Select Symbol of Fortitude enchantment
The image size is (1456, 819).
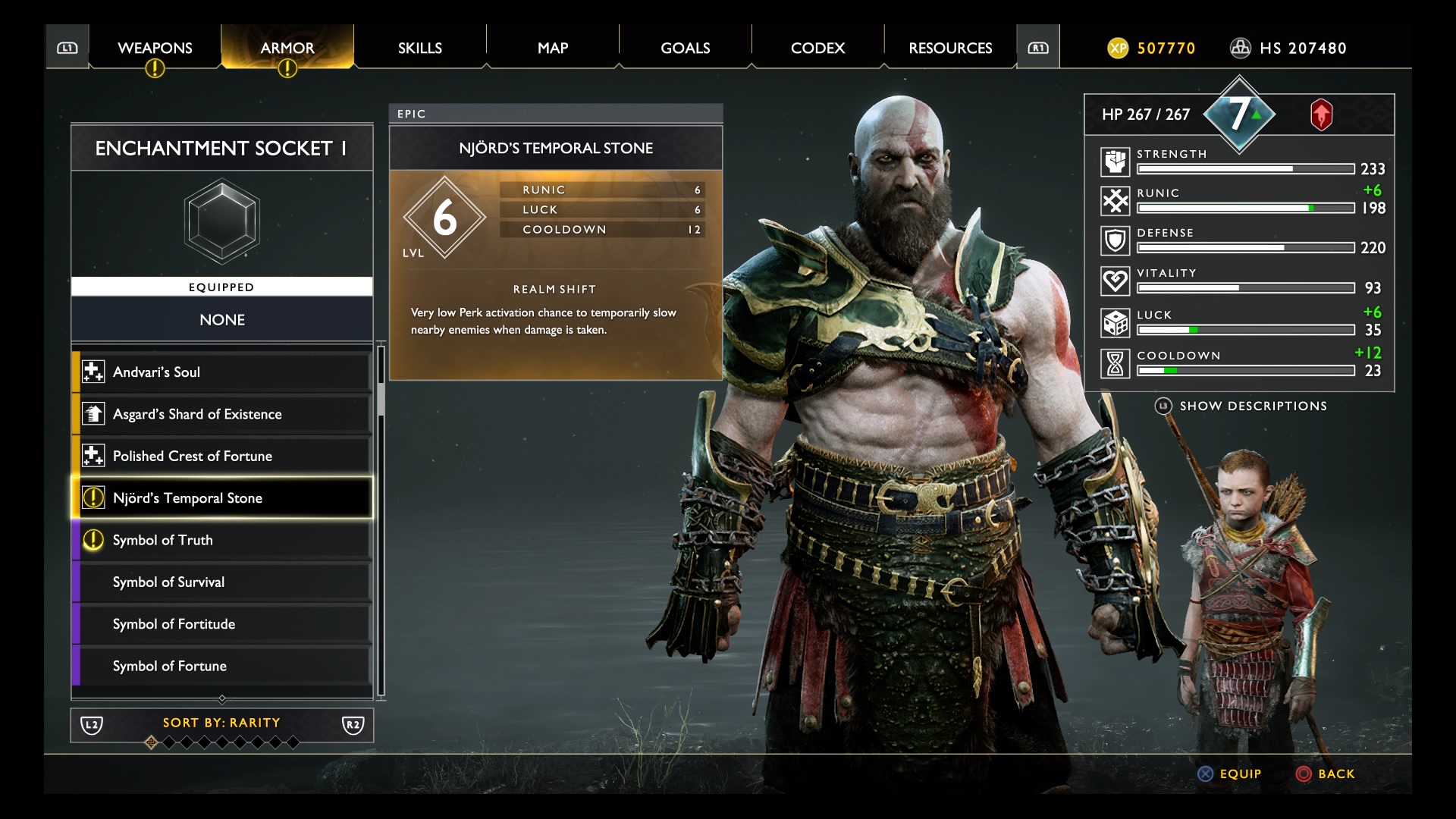click(x=222, y=624)
